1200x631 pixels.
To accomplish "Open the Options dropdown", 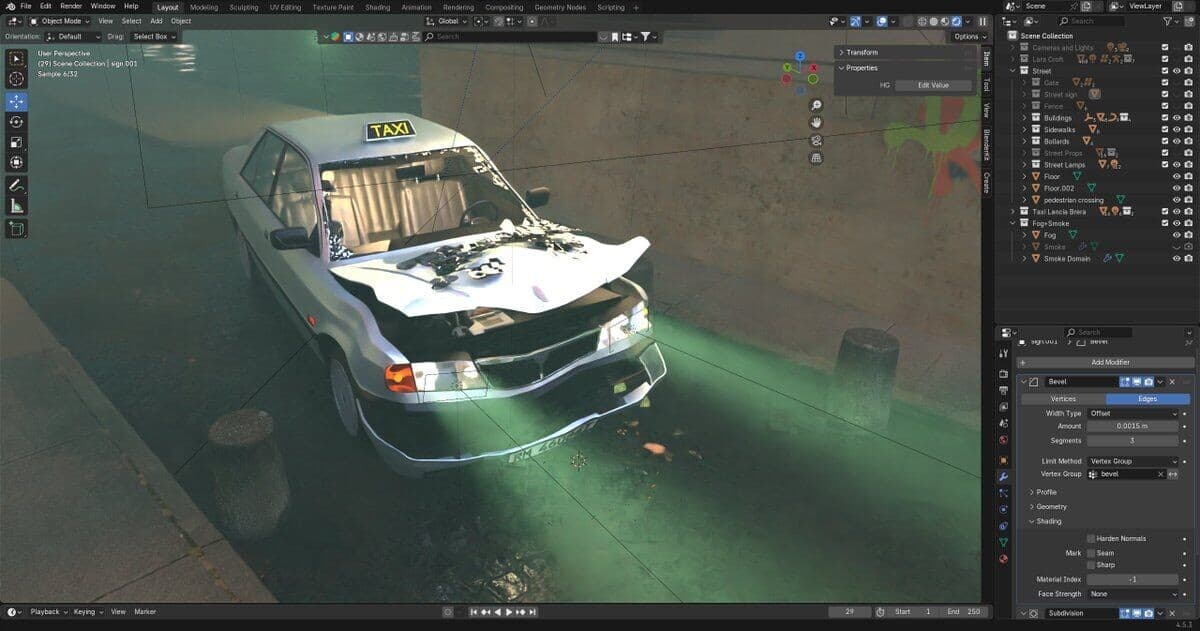I will tap(968, 37).
